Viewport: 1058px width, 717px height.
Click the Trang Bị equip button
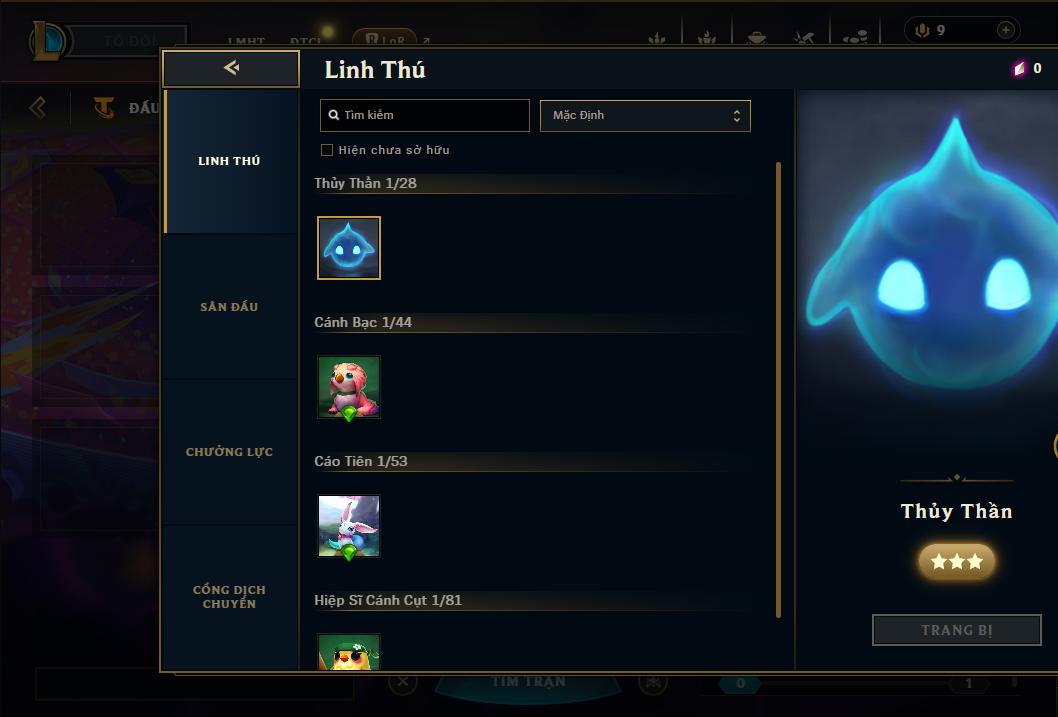[x=957, y=630]
